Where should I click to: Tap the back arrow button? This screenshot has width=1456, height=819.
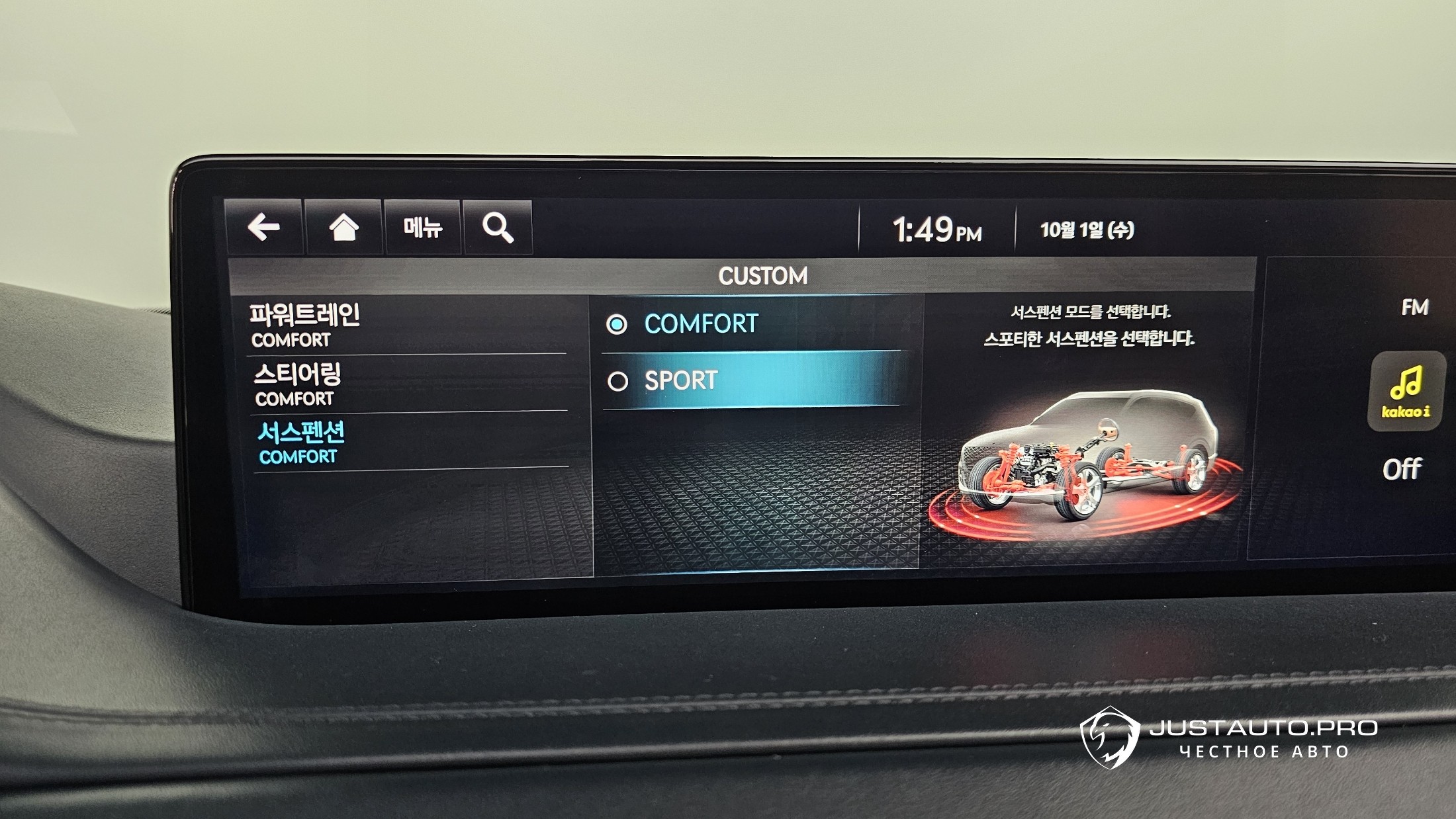263,228
